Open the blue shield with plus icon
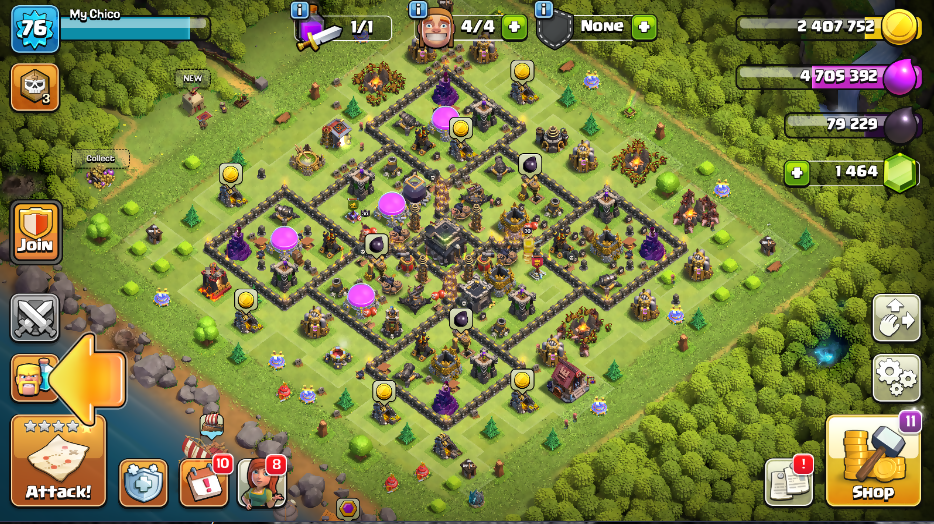The width and height of the screenshot is (934, 524). click(x=143, y=483)
